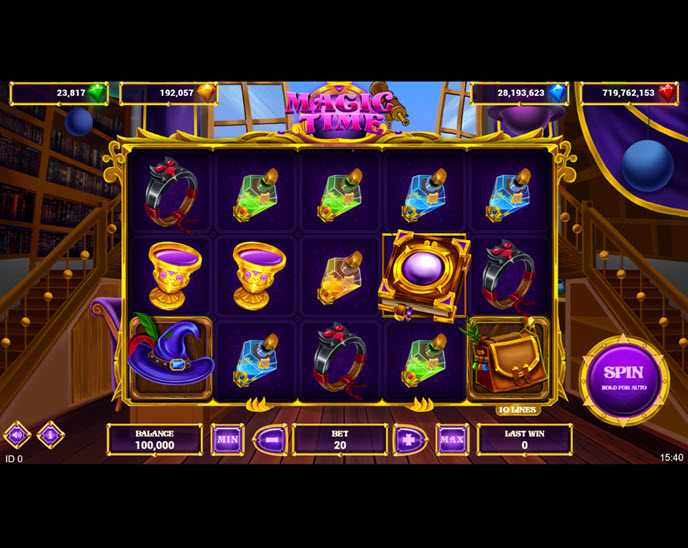This screenshot has width=688, height=548.
Task: Hit the purple SPIN button
Action: pyautogui.click(x=624, y=380)
